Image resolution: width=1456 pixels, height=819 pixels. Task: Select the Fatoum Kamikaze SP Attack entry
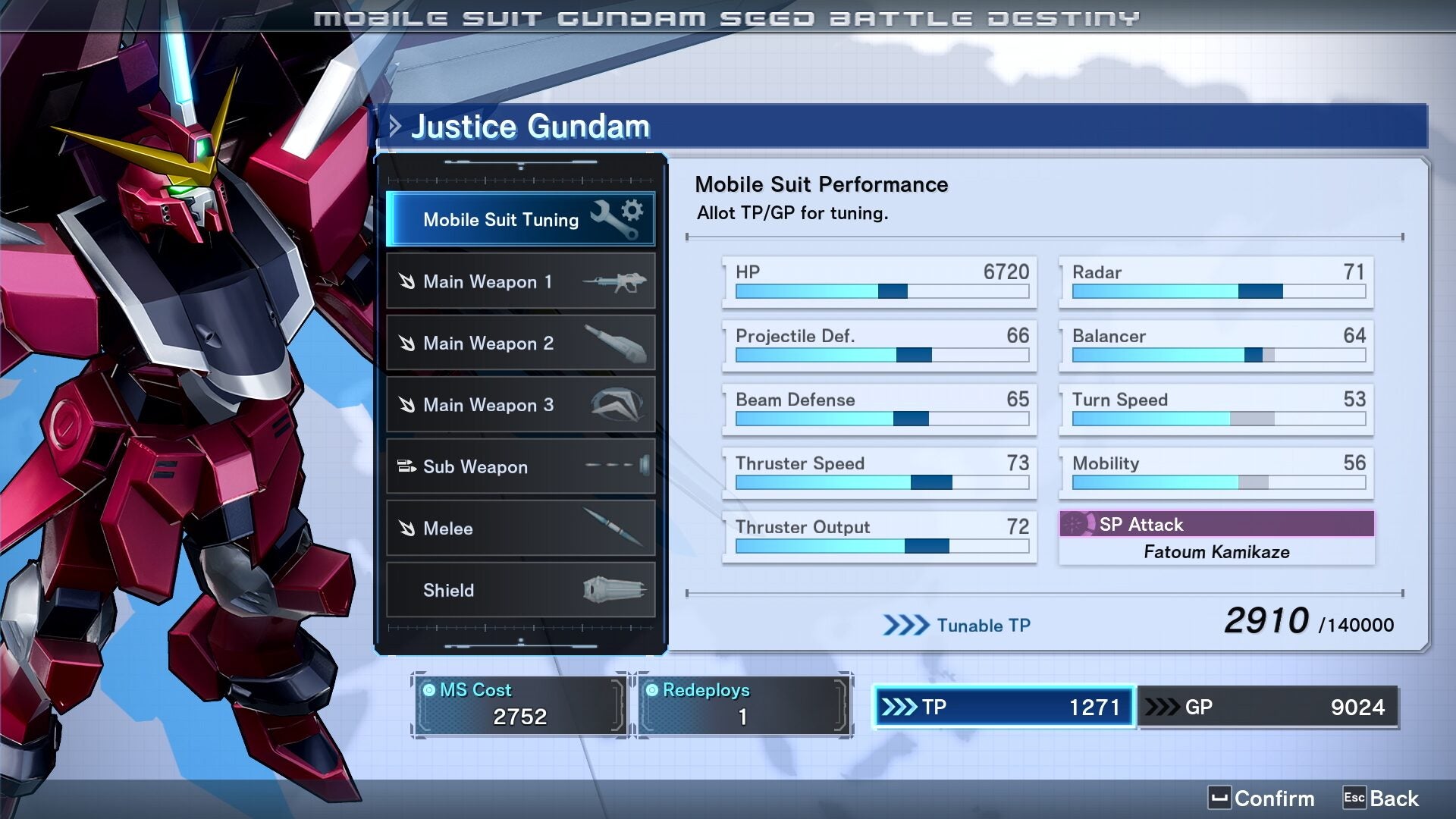[1216, 552]
